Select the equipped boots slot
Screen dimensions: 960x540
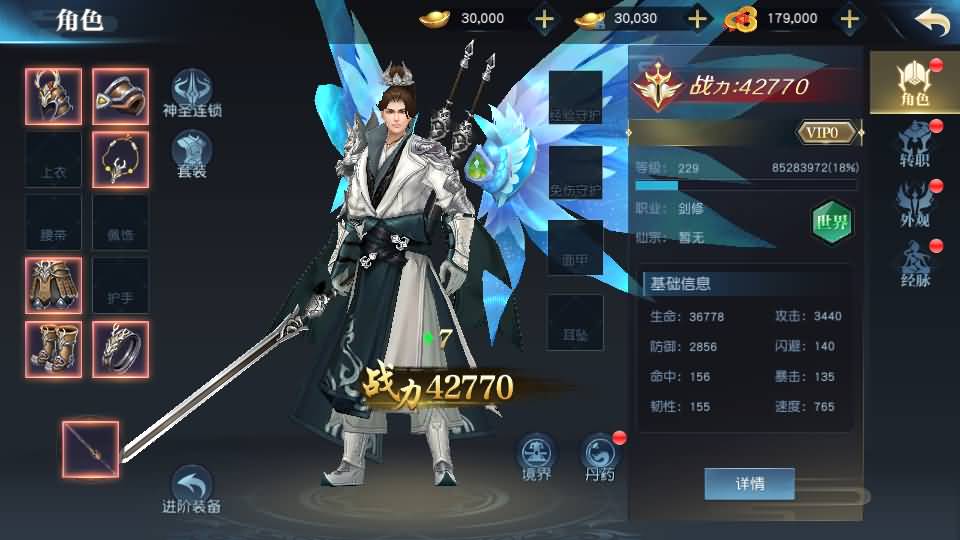pos(53,349)
